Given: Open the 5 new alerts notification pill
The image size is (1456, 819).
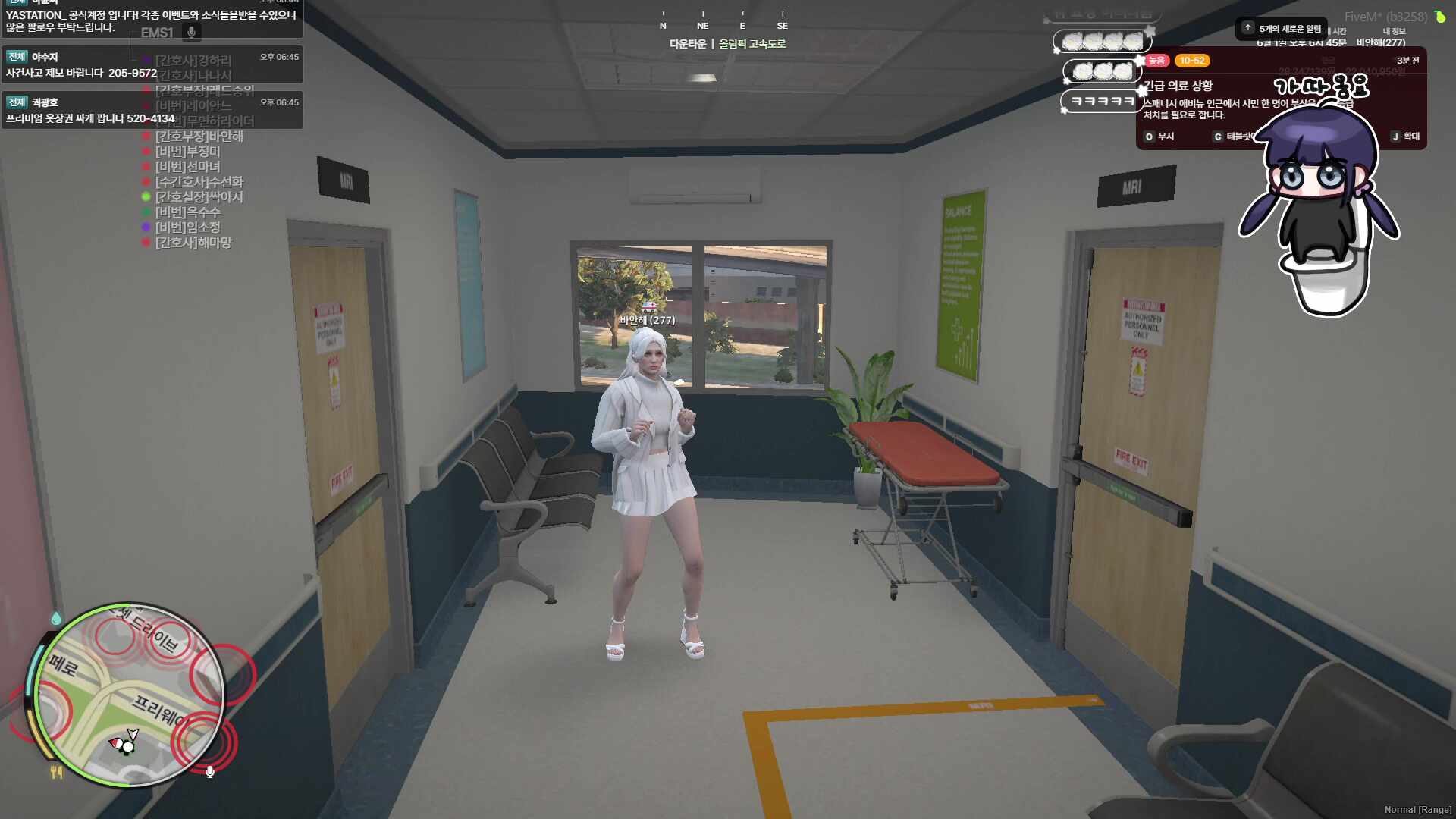Looking at the screenshot, I should 1282,29.
